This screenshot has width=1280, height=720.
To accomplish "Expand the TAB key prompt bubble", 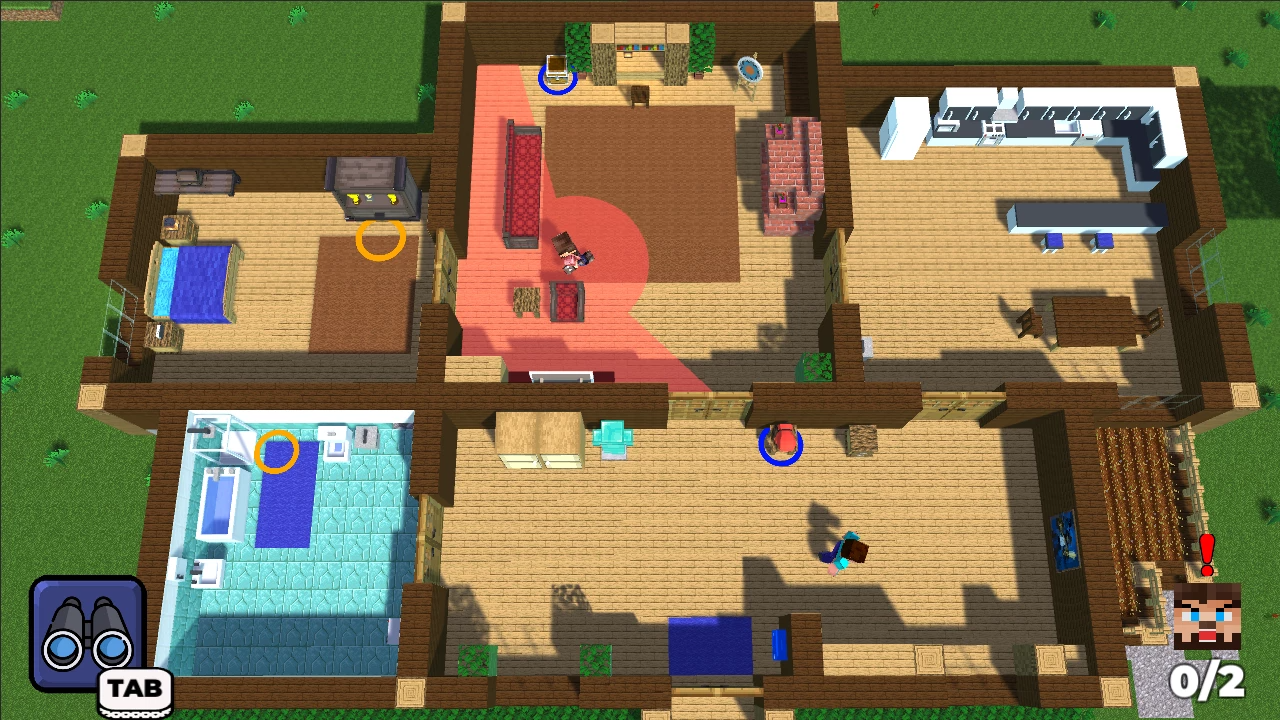I will (x=134, y=688).
